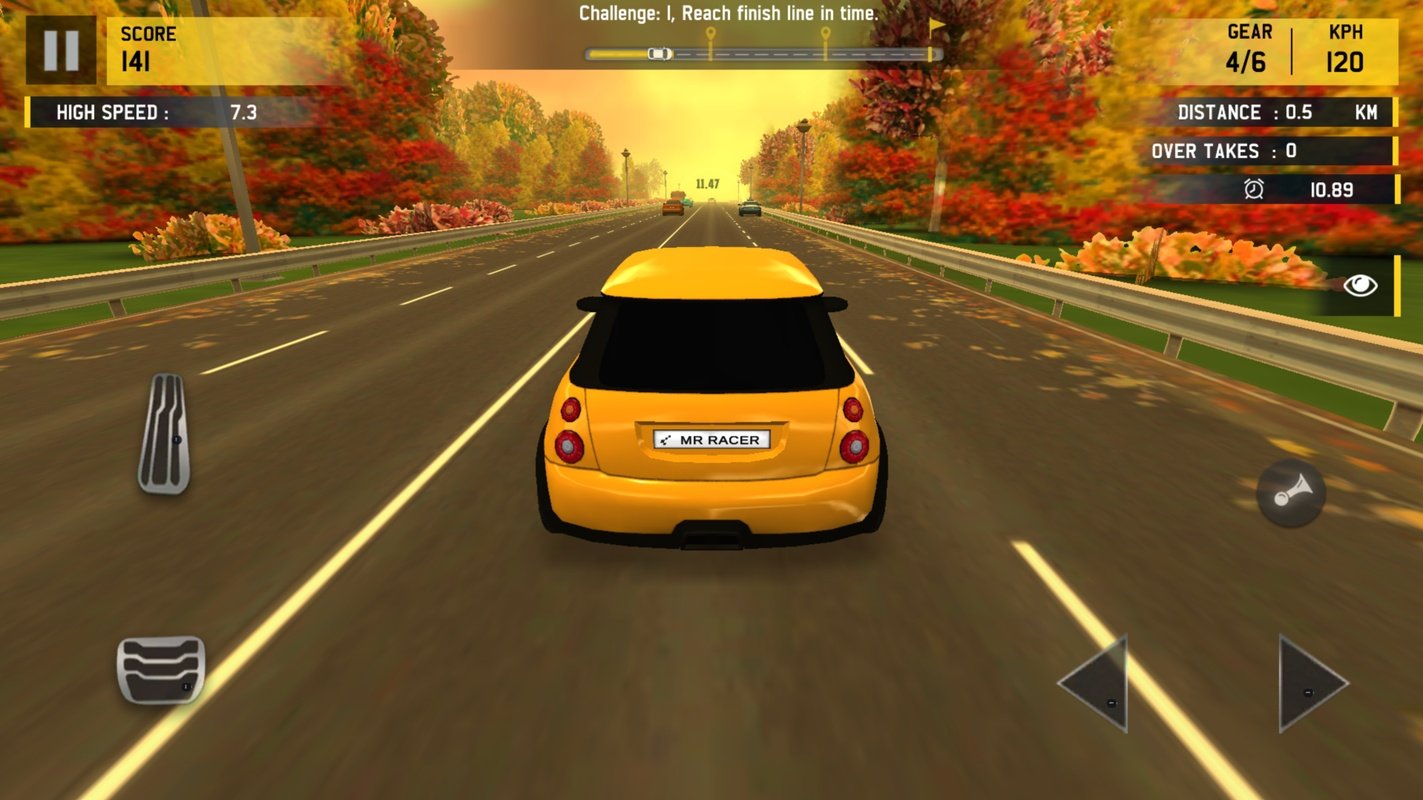This screenshot has height=800, width=1423.
Task: Click the first checkpoint marker on the progress bar
Action: [710, 30]
